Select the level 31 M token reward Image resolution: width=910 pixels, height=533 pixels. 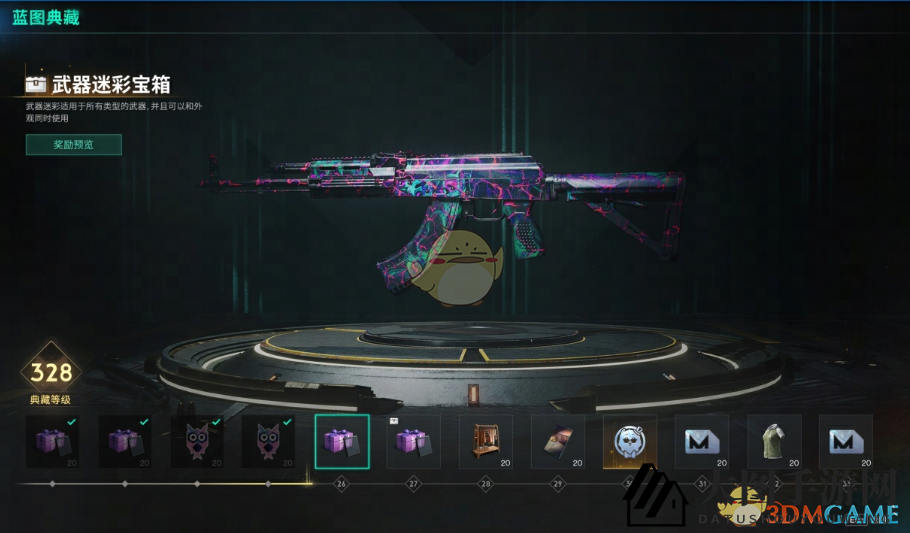click(702, 441)
